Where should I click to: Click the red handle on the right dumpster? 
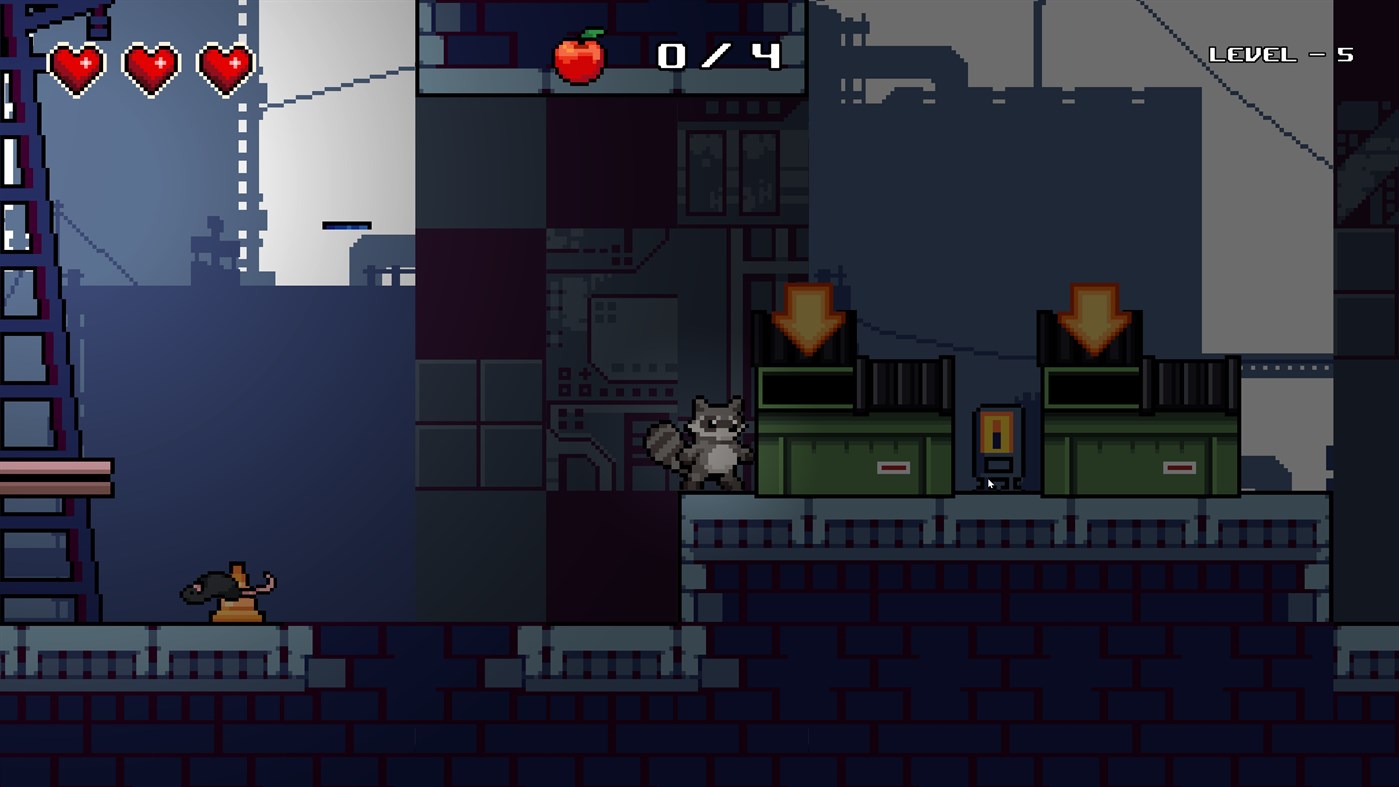pyautogui.click(x=1178, y=465)
